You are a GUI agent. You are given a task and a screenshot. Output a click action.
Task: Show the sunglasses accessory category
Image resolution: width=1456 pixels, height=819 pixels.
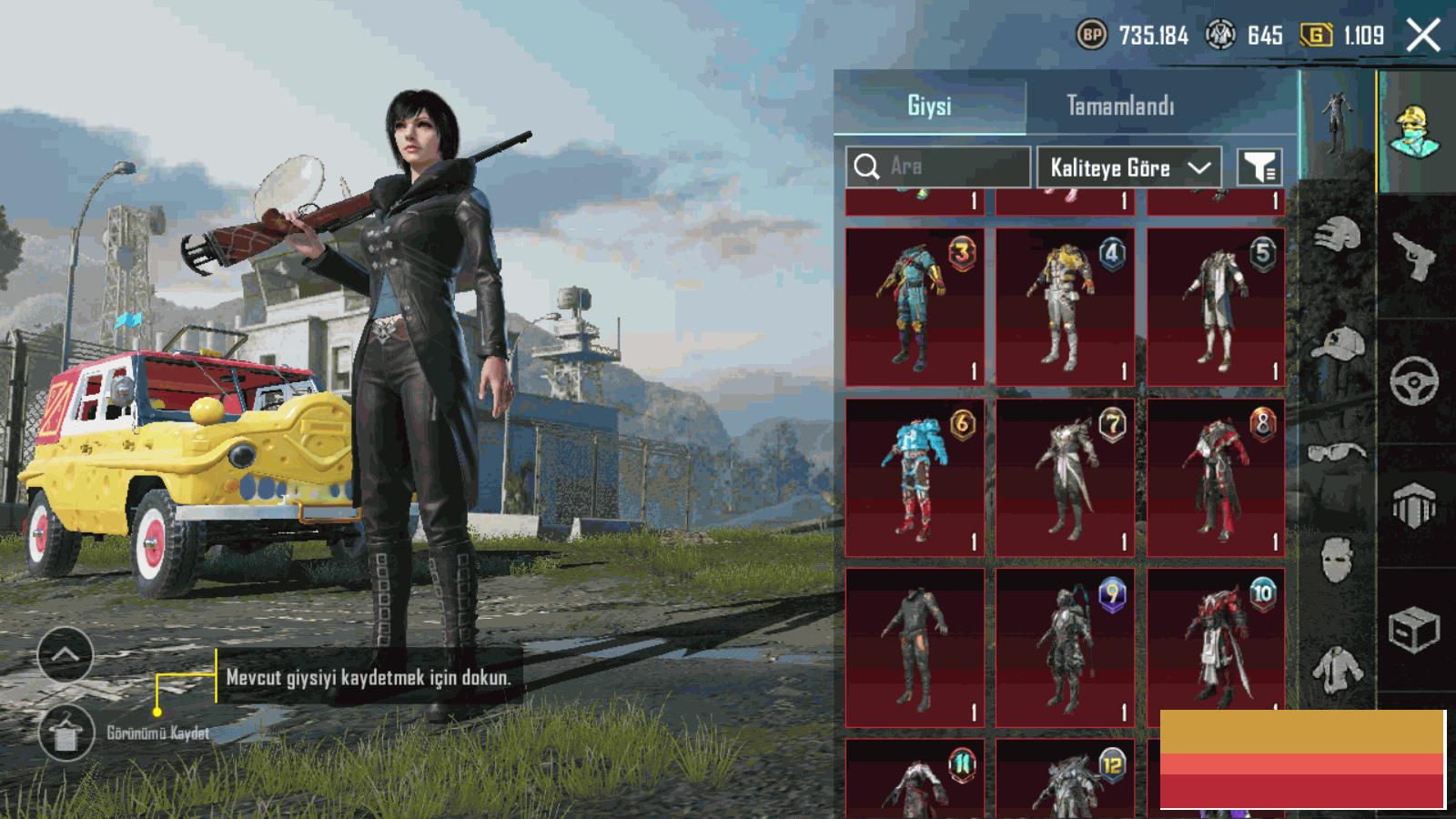1338,451
